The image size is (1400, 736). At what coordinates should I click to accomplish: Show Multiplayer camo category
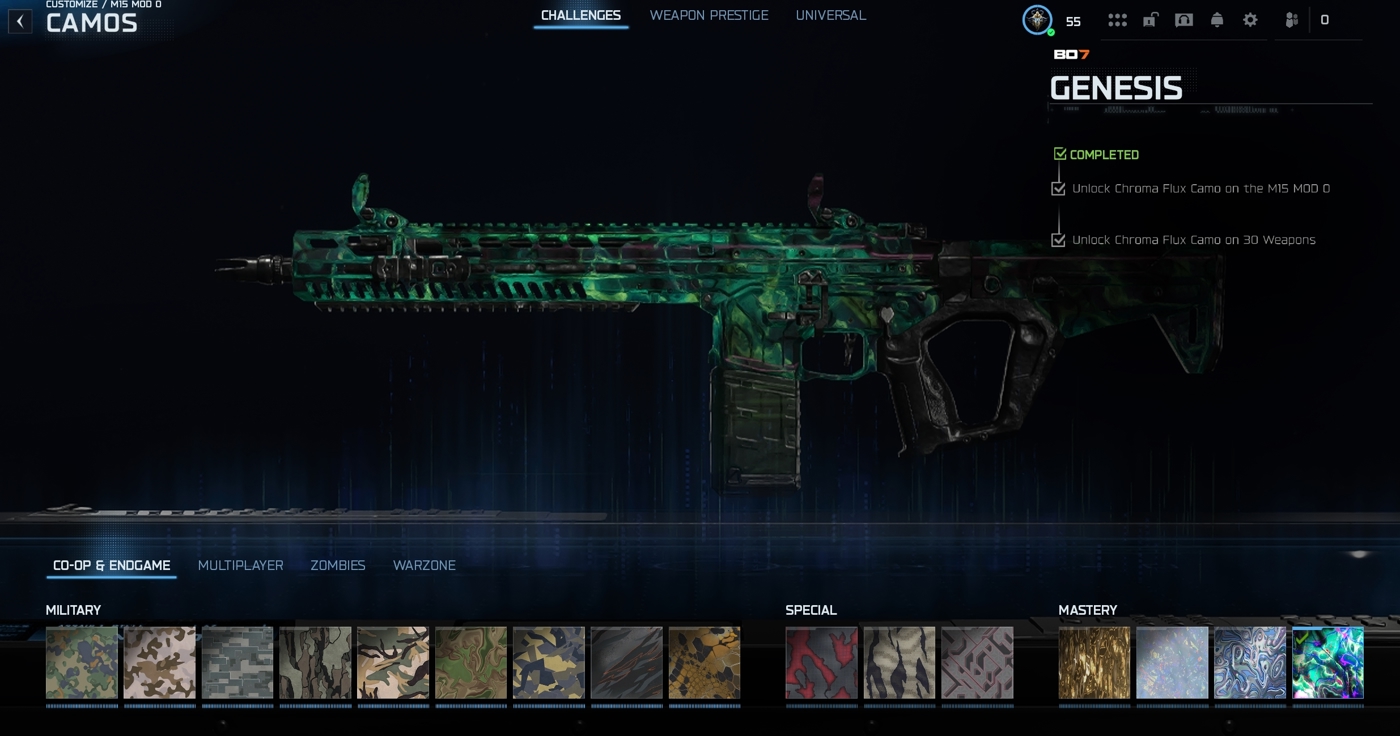pyautogui.click(x=240, y=566)
